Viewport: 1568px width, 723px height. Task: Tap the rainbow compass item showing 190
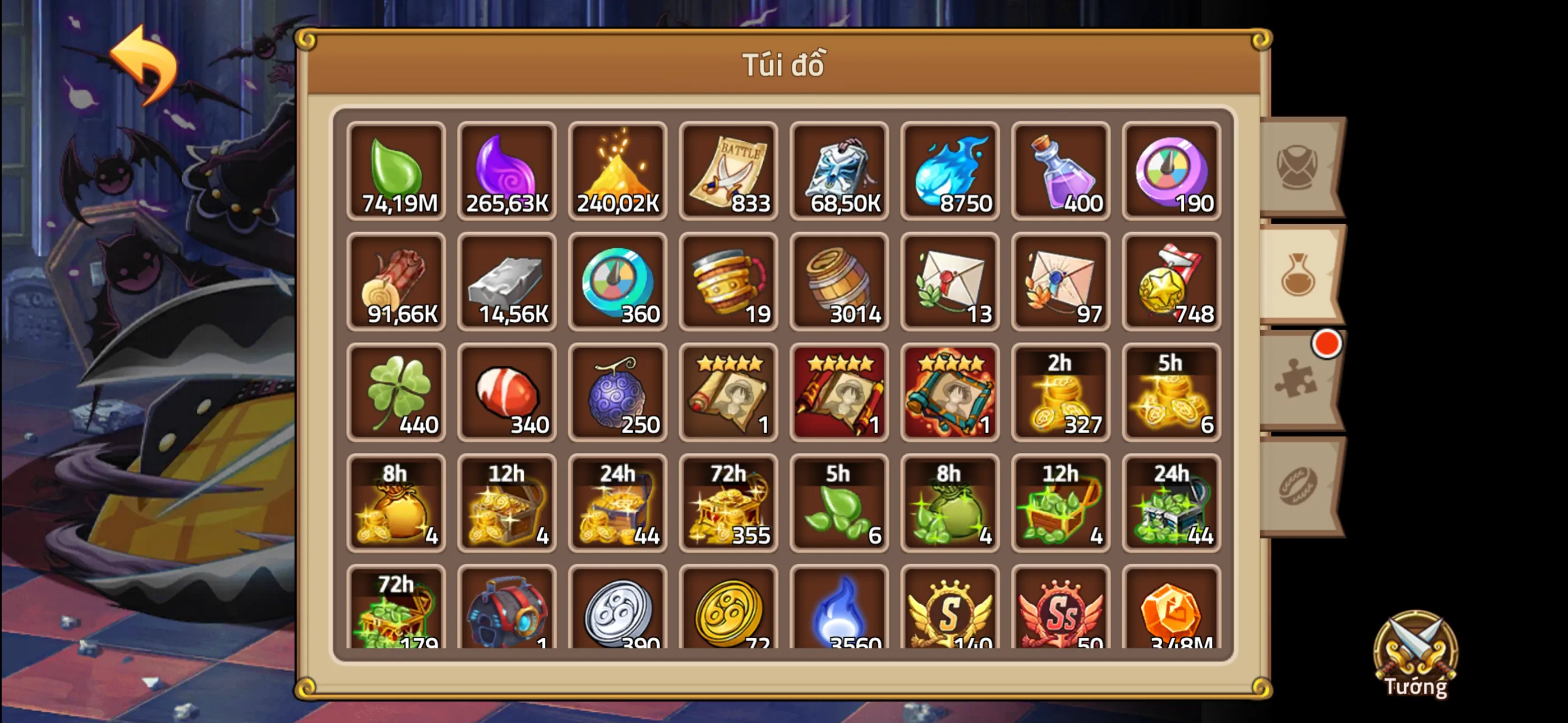(x=1172, y=172)
